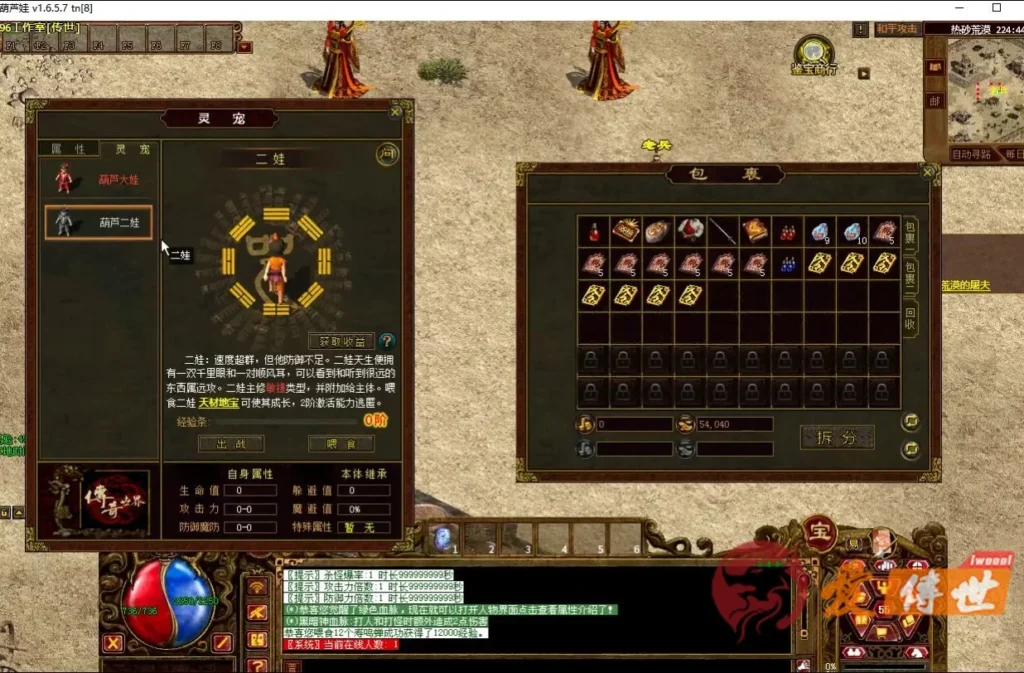
Task: Select 葫芦大娃 in the pet list
Action: pyautogui.click(x=98, y=180)
